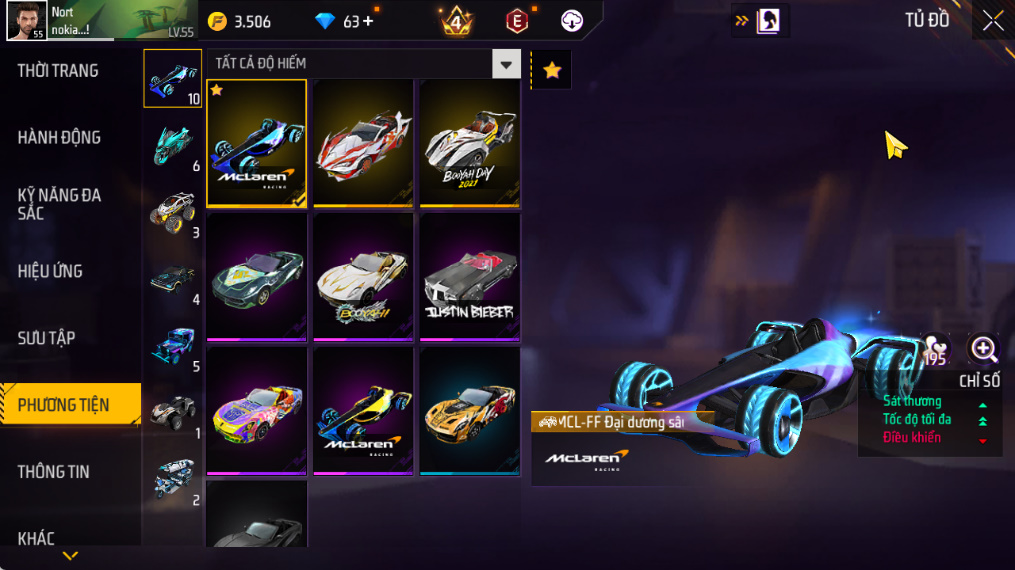Open the Thông Tin tab
The height and width of the screenshot is (570, 1015).
[x=54, y=472]
